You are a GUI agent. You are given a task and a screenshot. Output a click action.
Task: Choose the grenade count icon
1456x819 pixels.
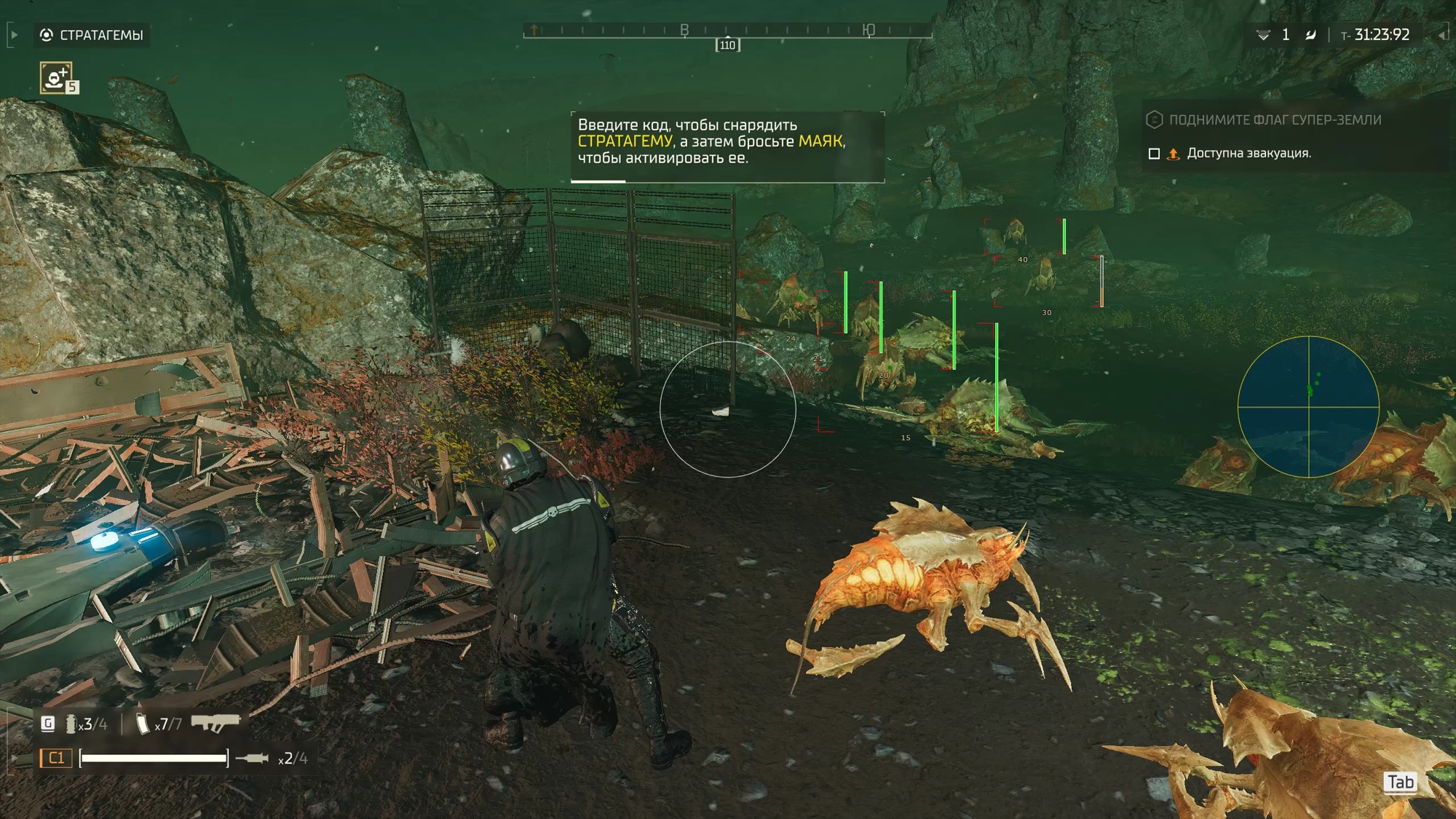[71, 724]
